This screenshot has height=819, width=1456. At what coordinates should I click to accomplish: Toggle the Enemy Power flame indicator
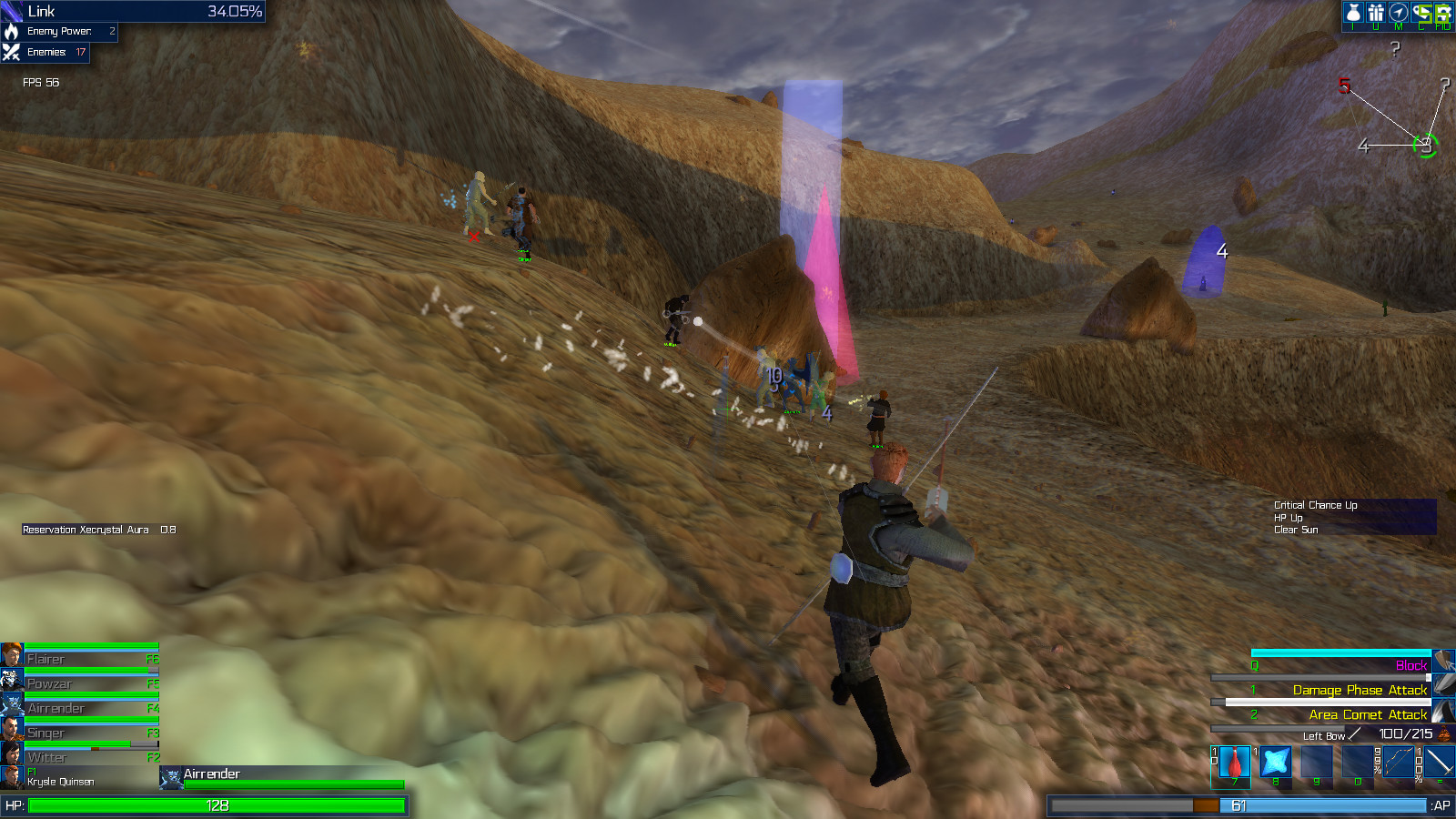pyautogui.click(x=11, y=32)
